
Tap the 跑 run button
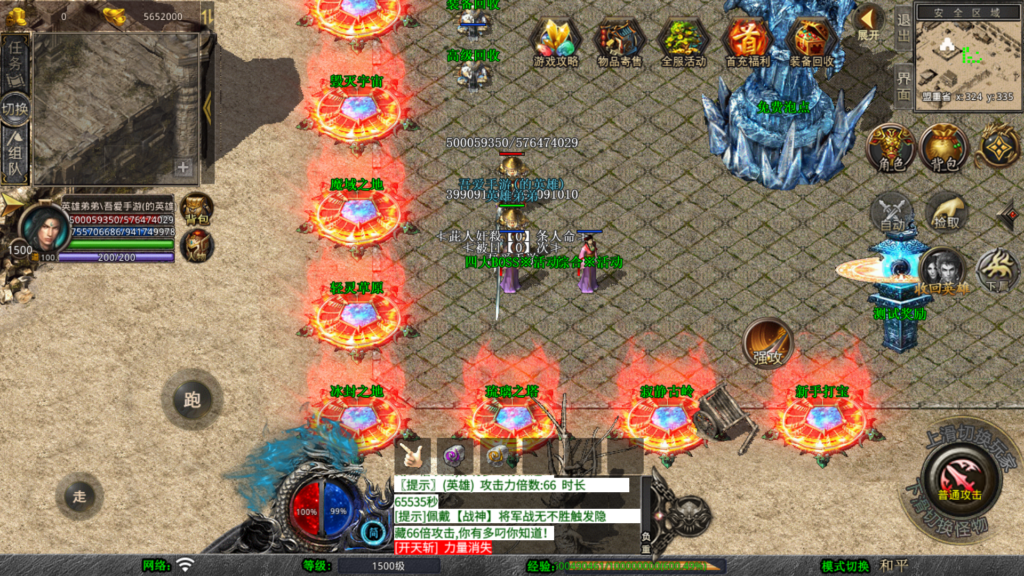[x=192, y=400]
